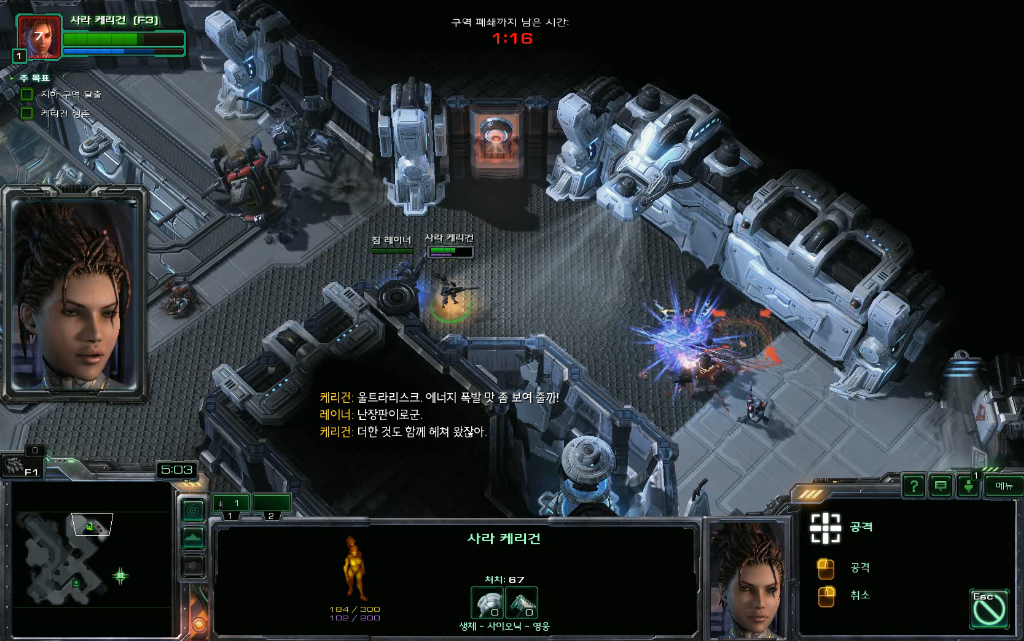This screenshot has width=1024, height=641.
Task: Open the chat message log button
Action: [x=941, y=486]
